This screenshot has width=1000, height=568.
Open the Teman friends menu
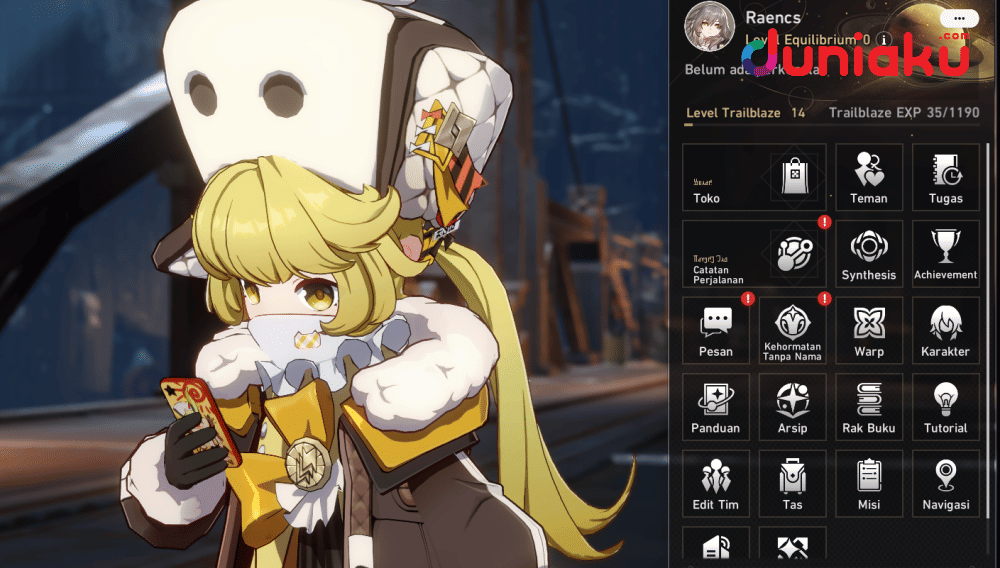point(869,178)
